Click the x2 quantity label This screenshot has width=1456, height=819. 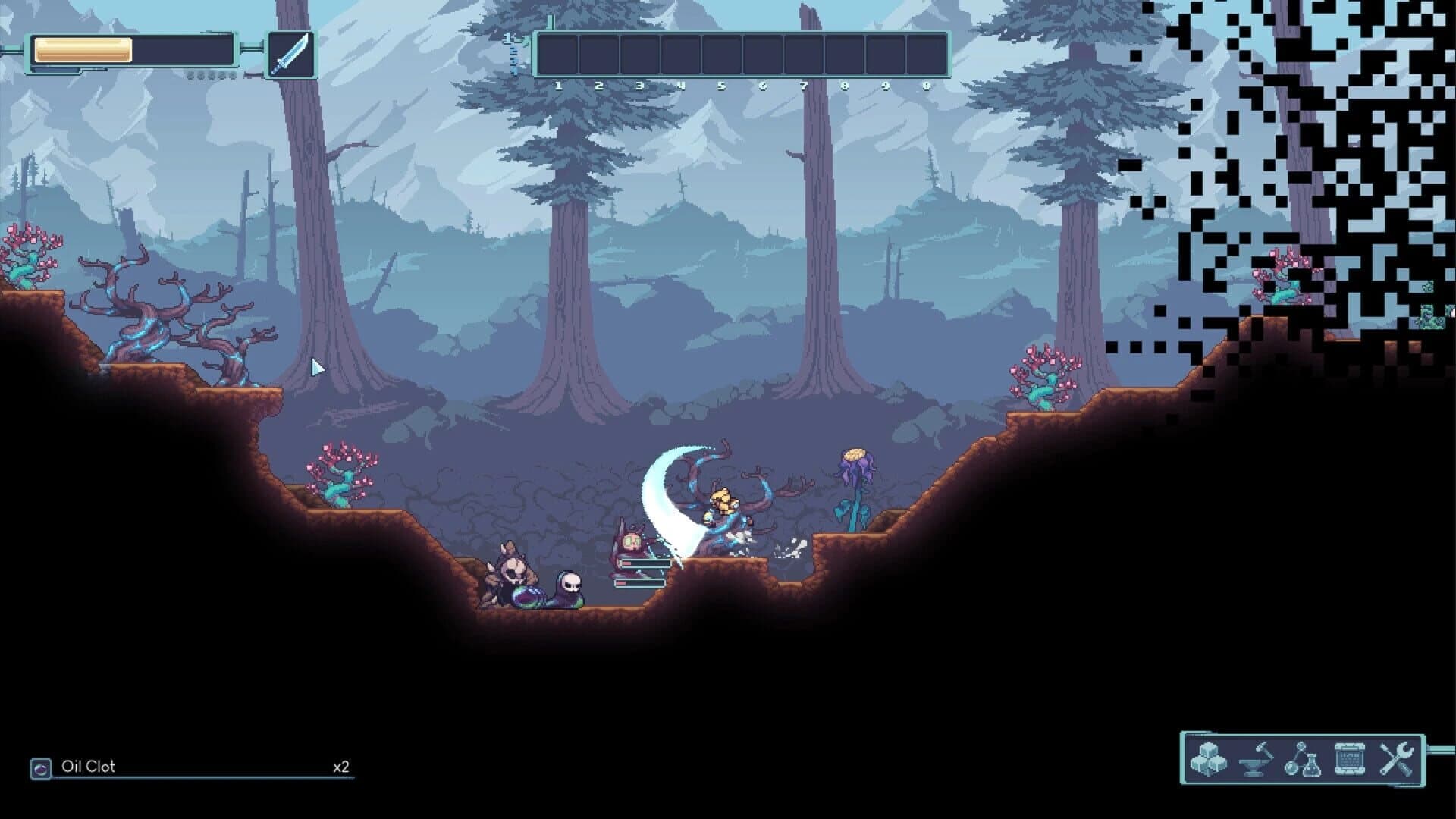(x=344, y=767)
